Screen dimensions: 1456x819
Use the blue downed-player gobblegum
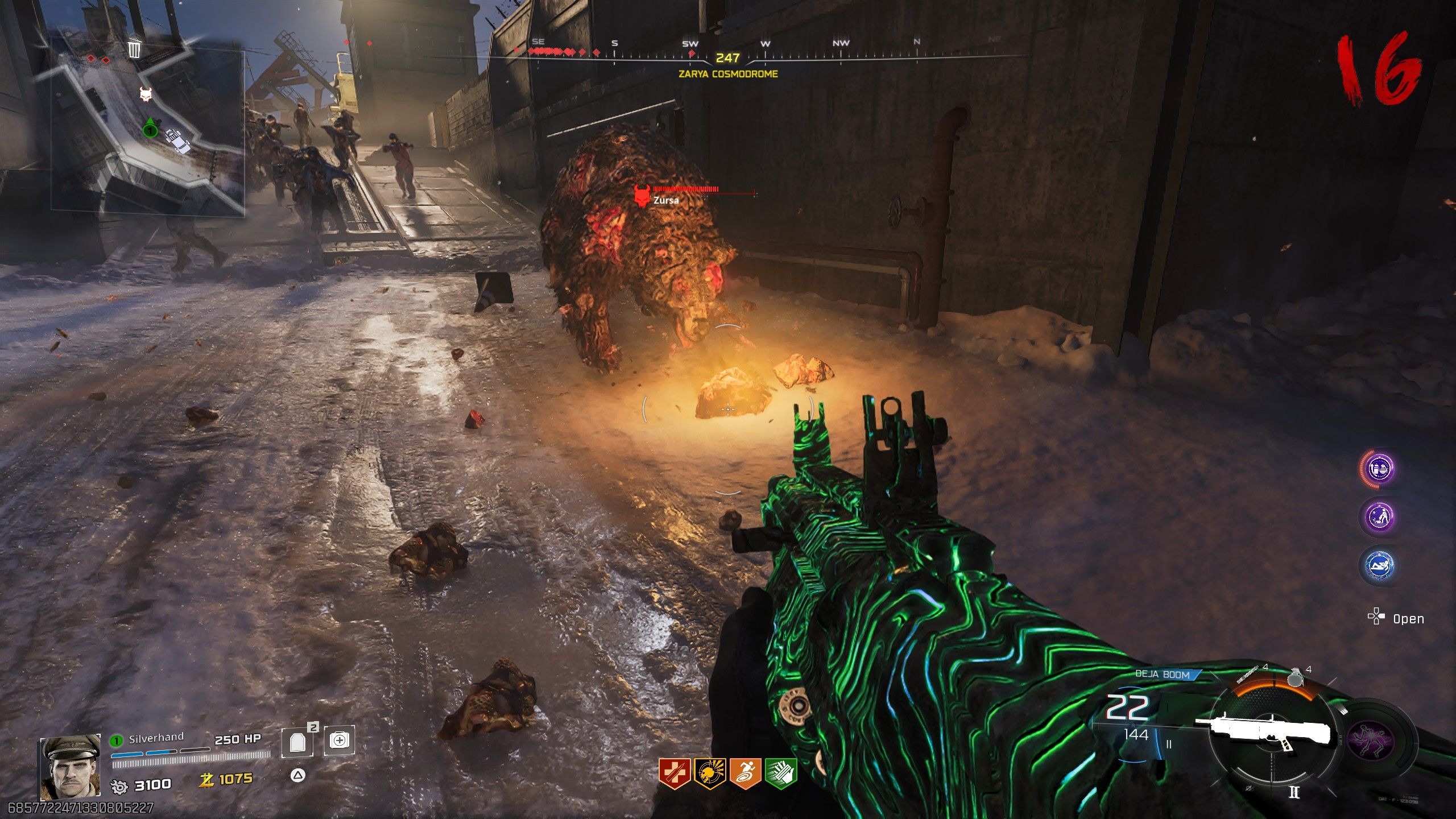[1380, 565]
